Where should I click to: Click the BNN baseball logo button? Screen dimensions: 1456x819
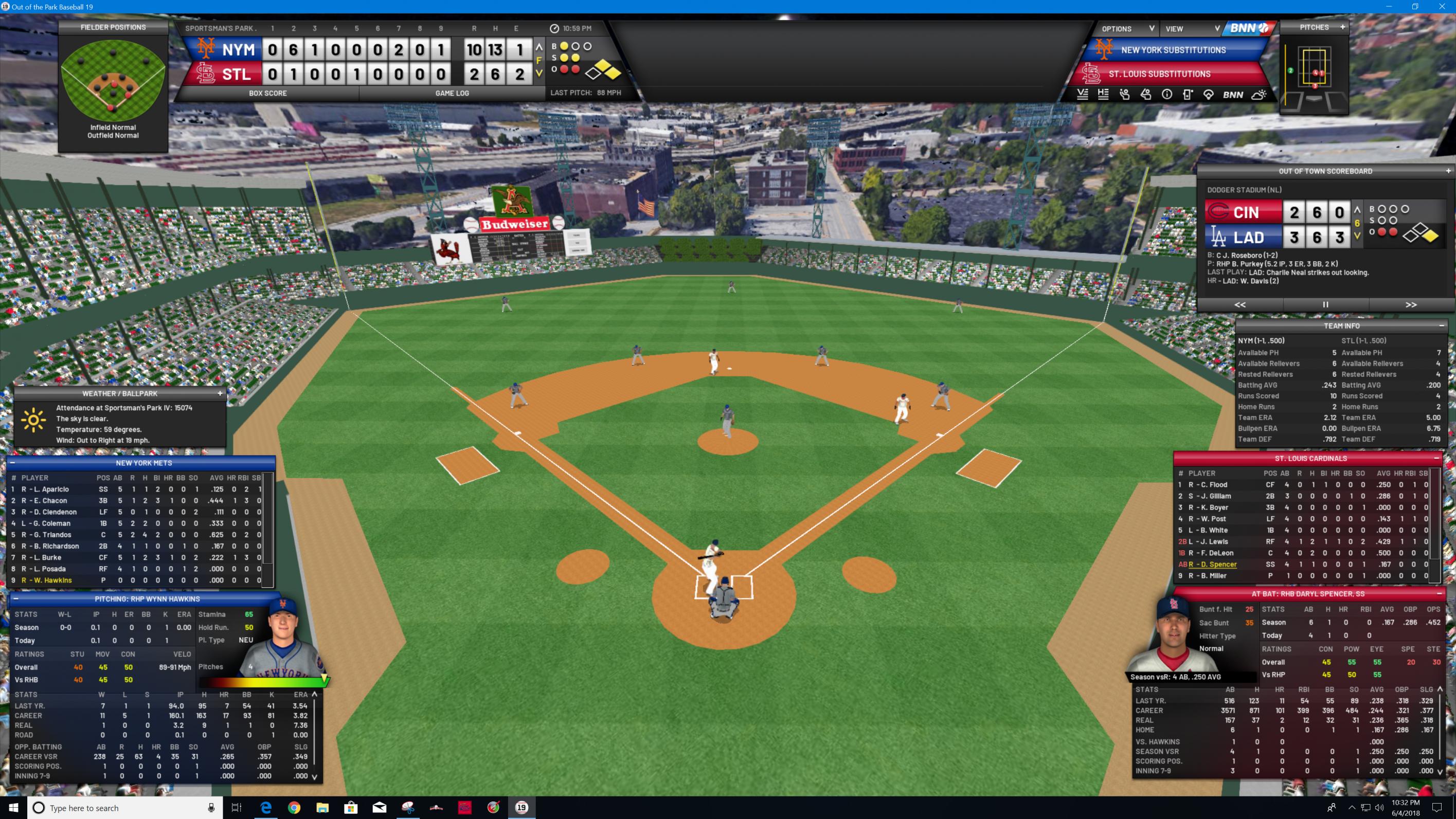[1249, 28]
